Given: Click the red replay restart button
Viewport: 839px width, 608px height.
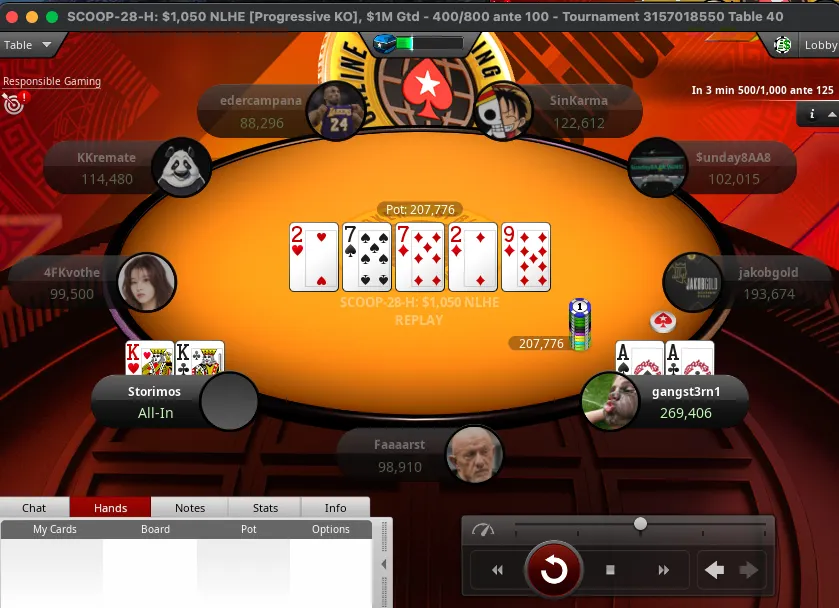Looking at the screenshot, I should pyautogui.click(x=554, y=570).
